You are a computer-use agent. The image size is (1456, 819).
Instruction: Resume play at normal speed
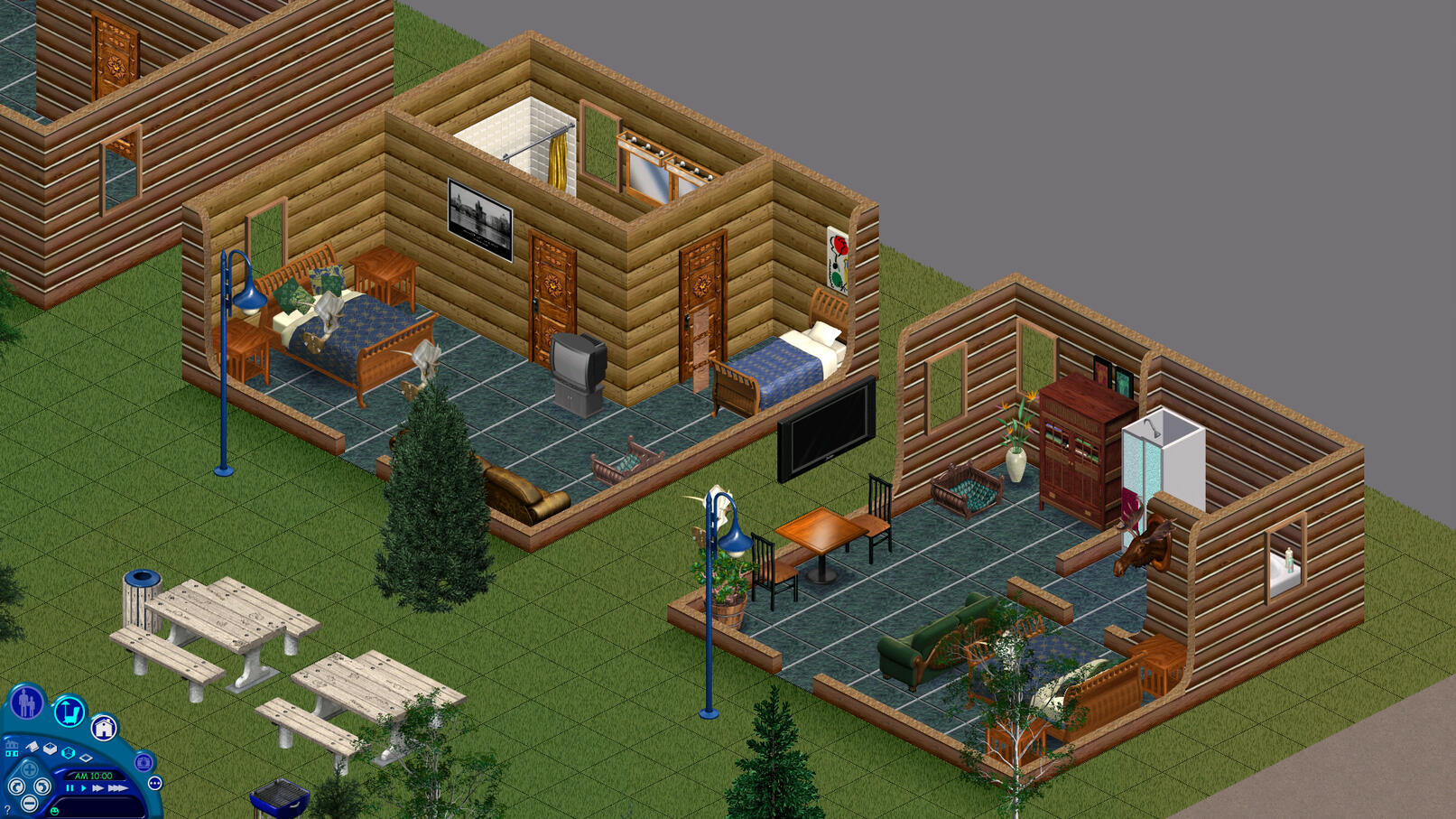[83, 788]
